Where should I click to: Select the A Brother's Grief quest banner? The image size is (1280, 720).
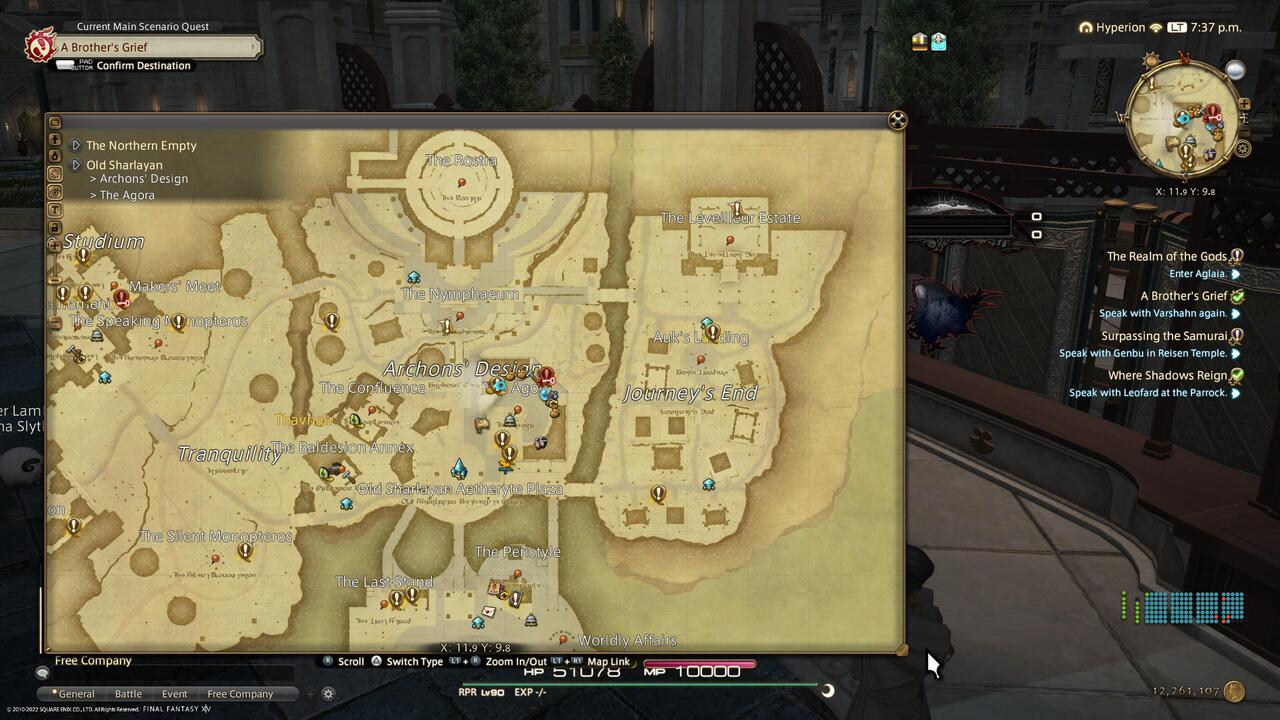(150, 46)
